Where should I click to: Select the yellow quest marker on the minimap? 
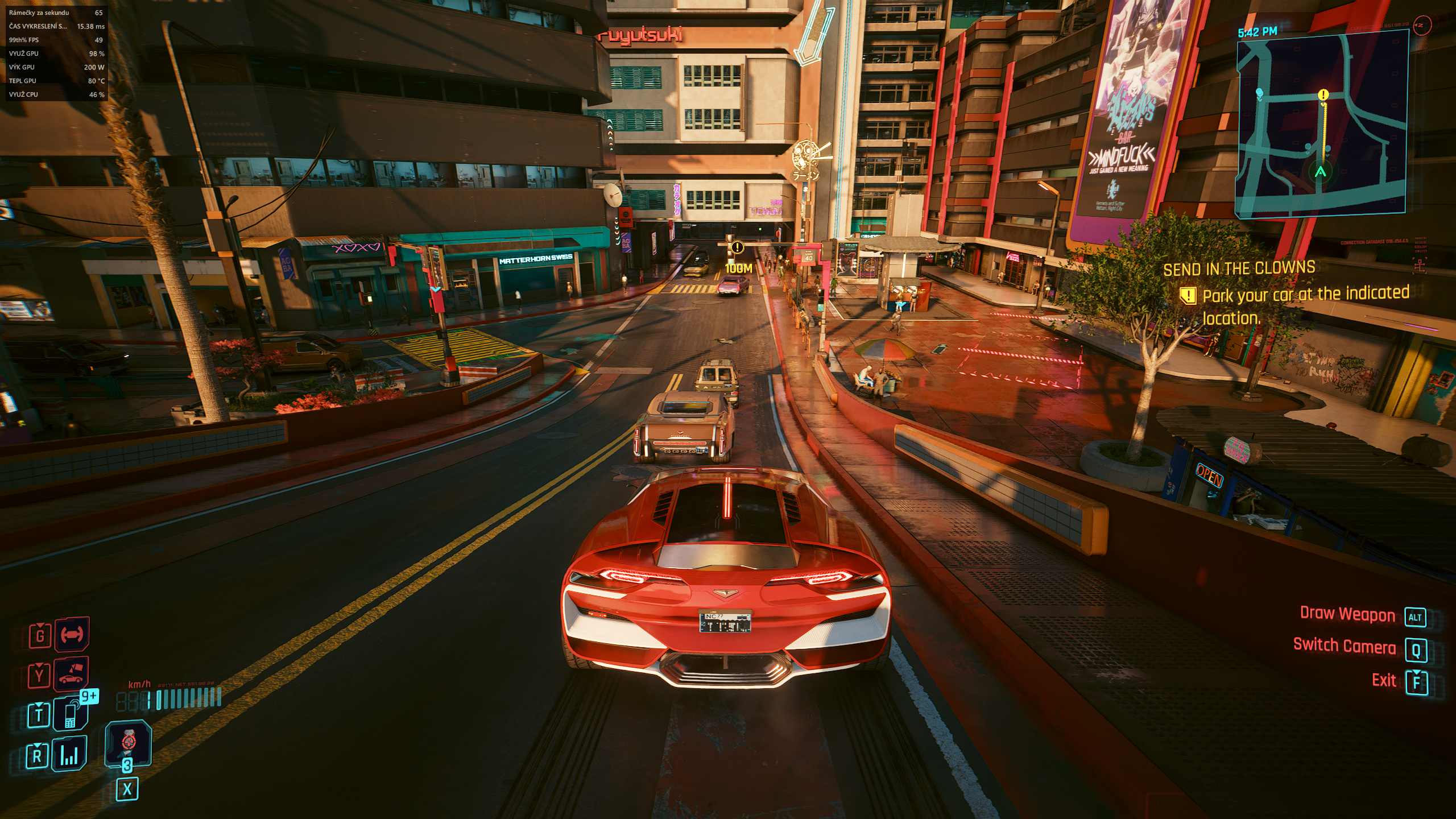[1323, 95]
